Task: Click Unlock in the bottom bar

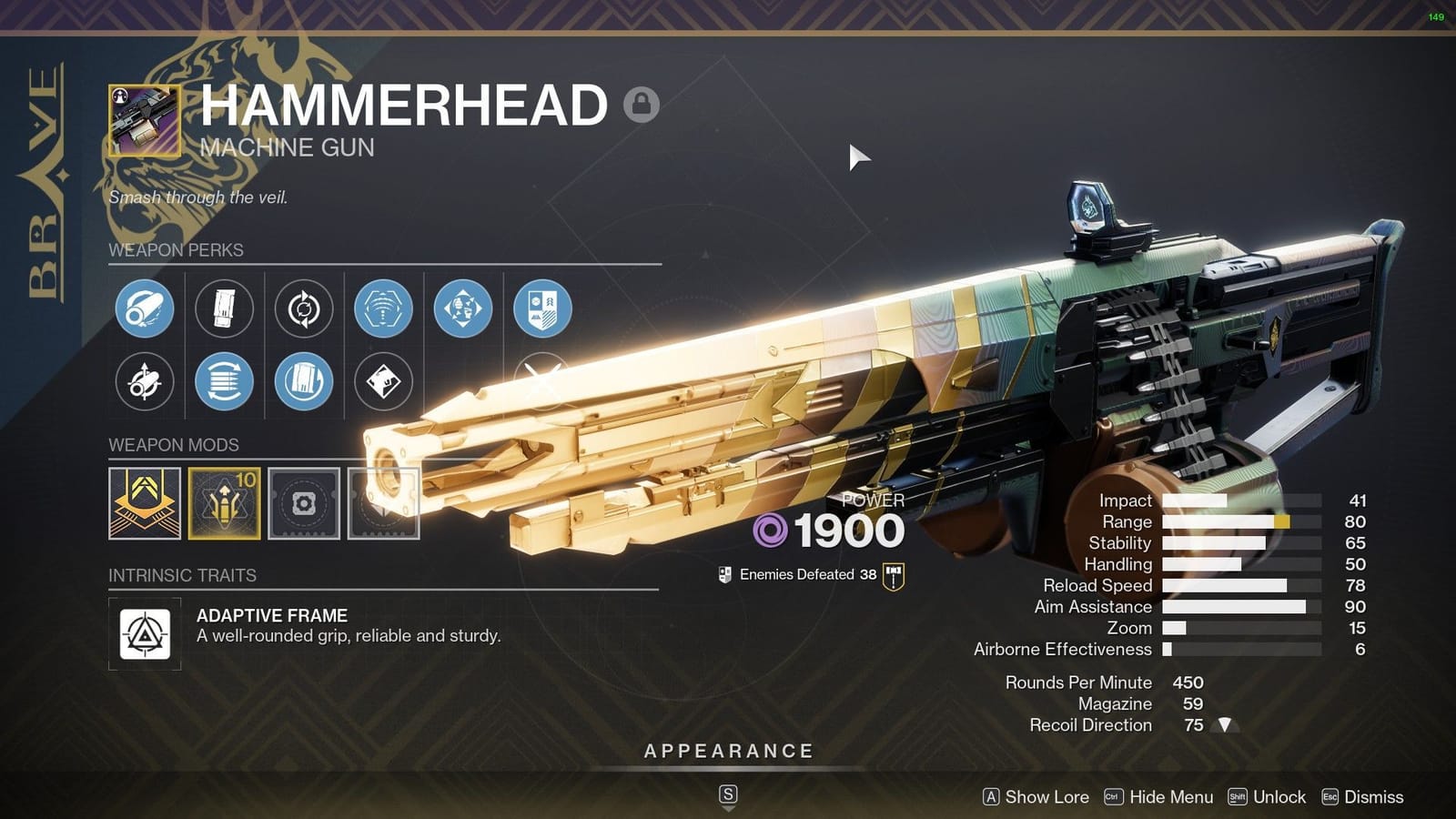Action: (1283, 797)
